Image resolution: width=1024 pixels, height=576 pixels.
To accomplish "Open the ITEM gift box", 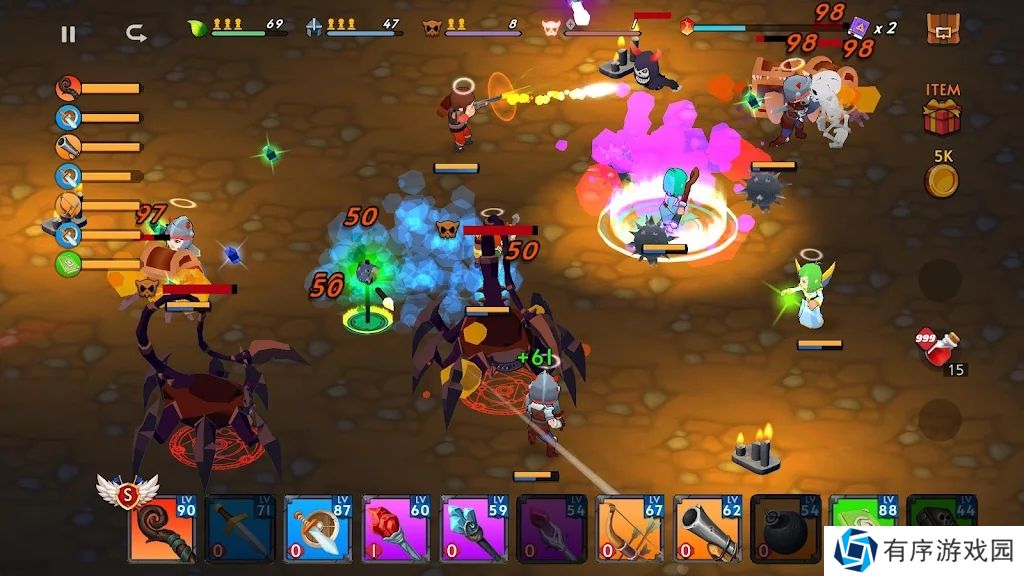I will pos(941,116).
